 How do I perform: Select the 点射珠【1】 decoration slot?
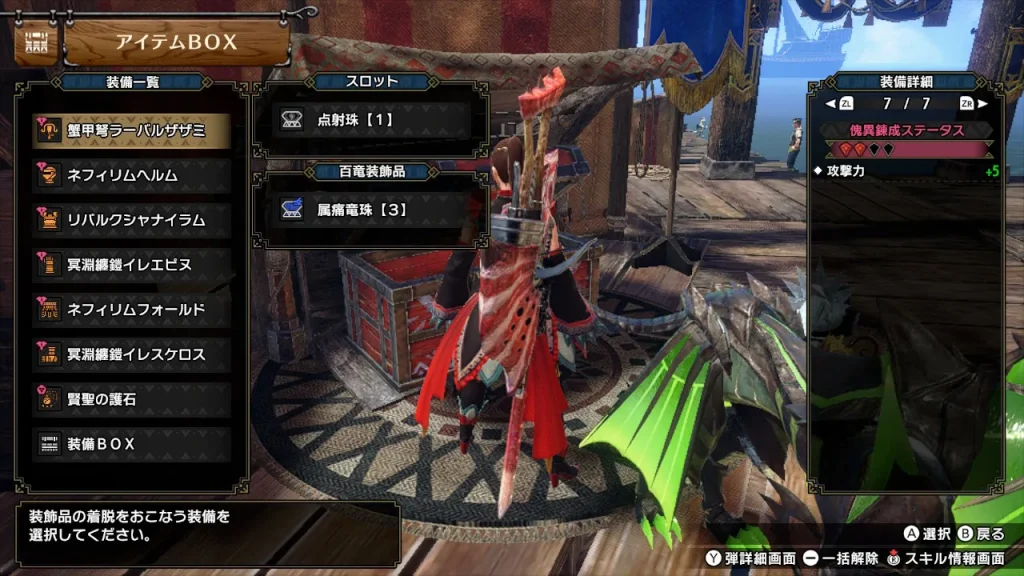tap(370, 120)
